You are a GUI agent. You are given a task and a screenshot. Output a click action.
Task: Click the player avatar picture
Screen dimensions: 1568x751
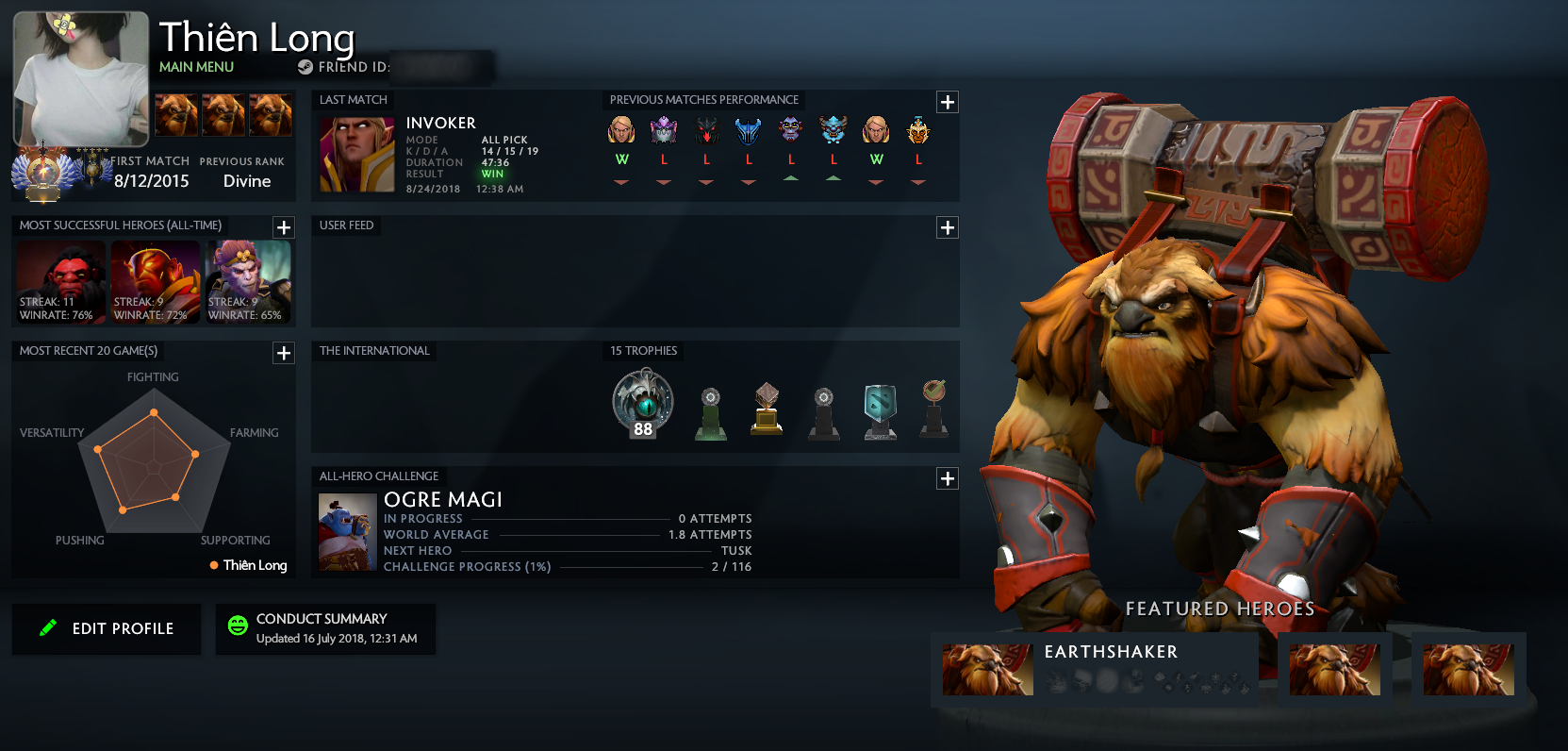coord(81,79)
